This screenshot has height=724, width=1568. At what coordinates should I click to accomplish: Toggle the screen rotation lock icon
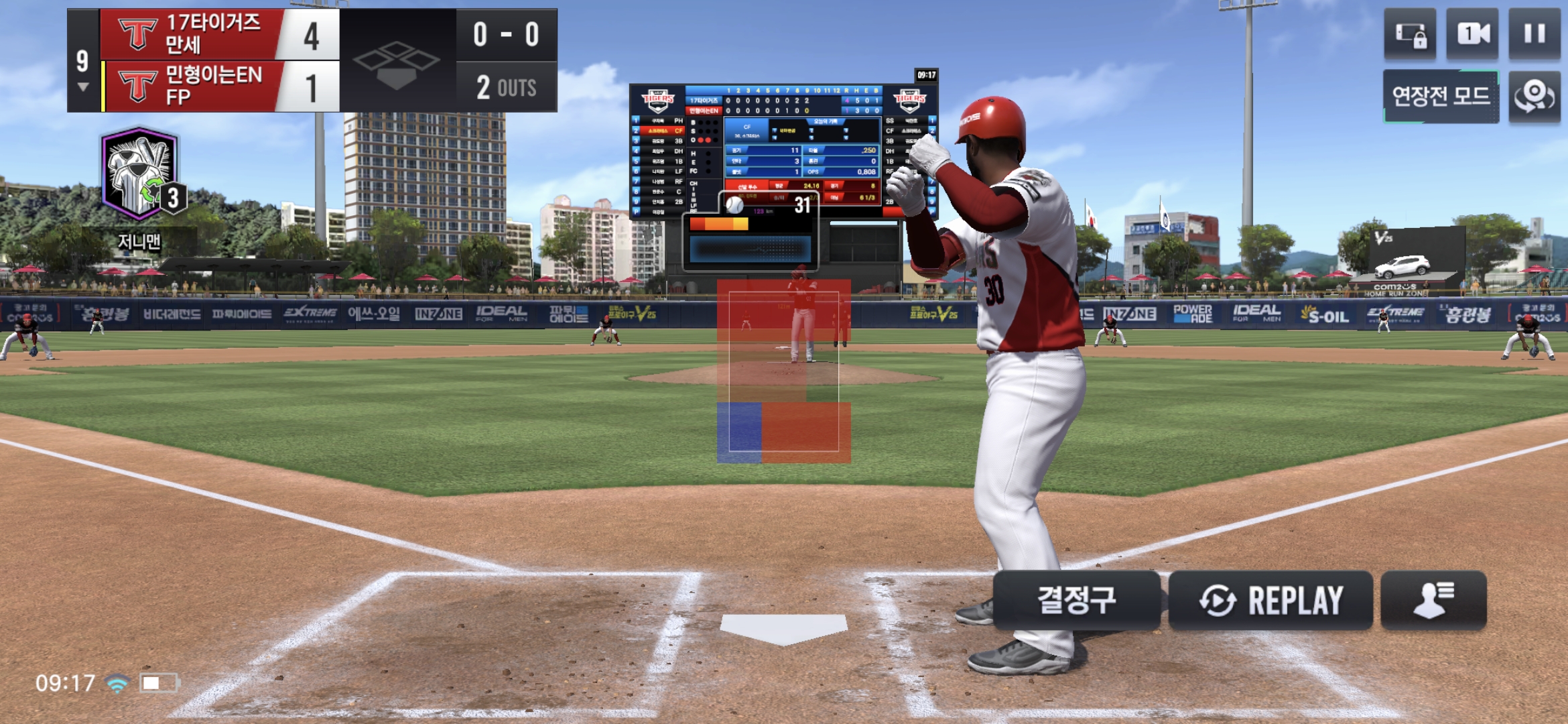click(1410, 34)
